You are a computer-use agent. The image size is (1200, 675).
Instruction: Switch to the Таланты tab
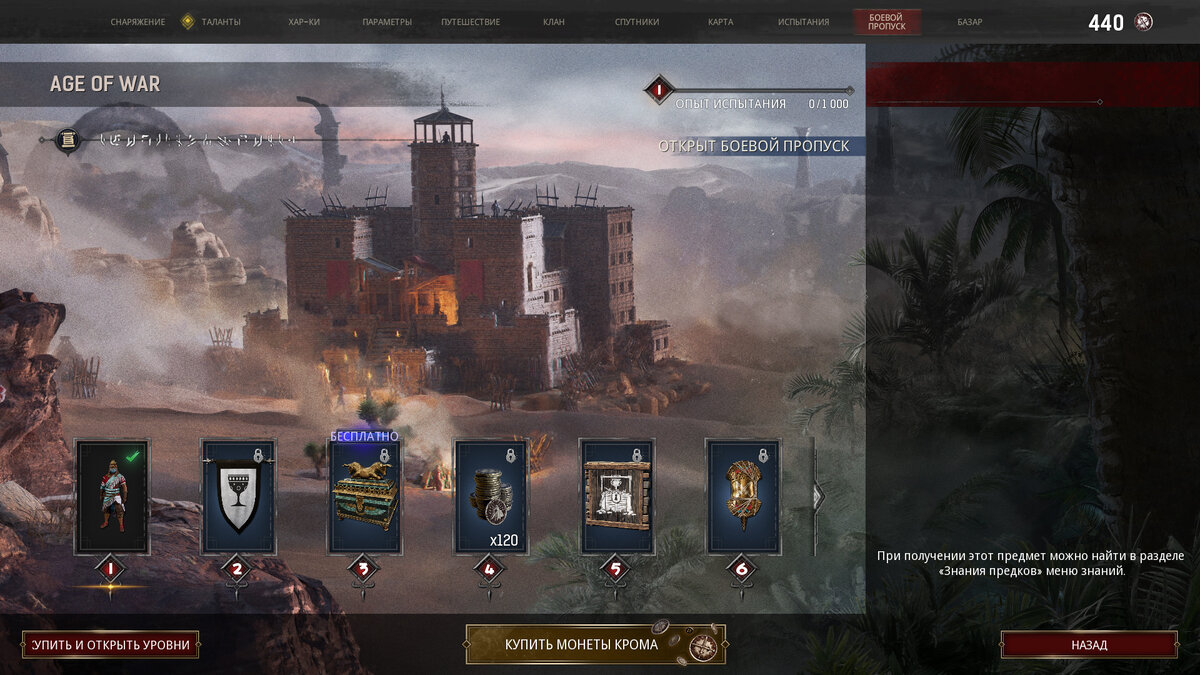[x=220, y=22]
